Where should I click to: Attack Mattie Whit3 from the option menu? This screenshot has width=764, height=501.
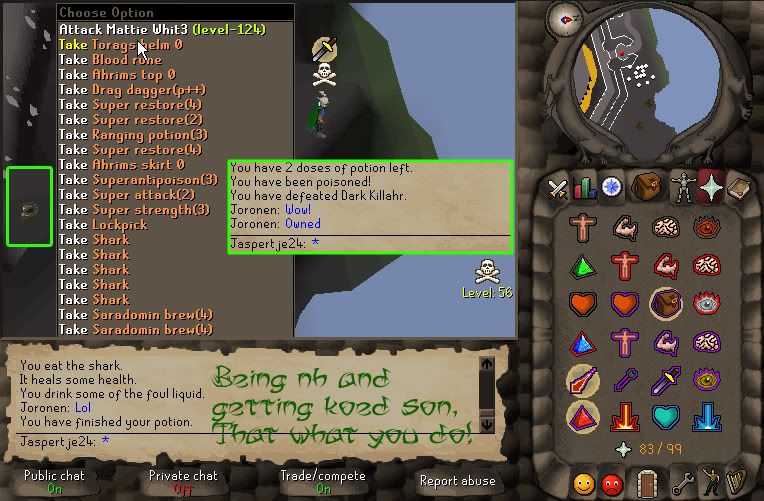(x=160, y=29)
